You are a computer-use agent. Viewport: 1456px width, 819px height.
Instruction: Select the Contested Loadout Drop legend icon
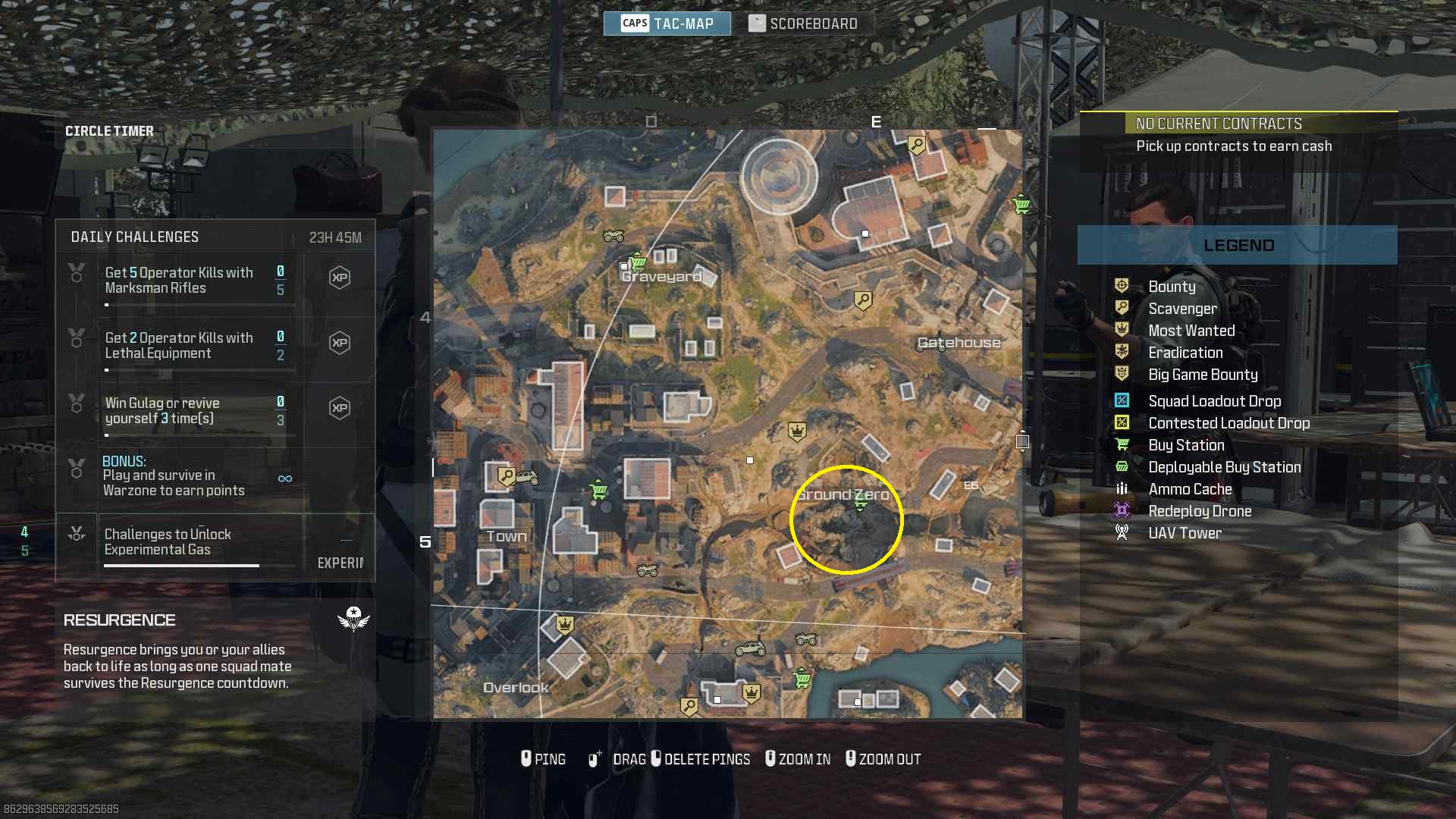[x=1123, y=422]
